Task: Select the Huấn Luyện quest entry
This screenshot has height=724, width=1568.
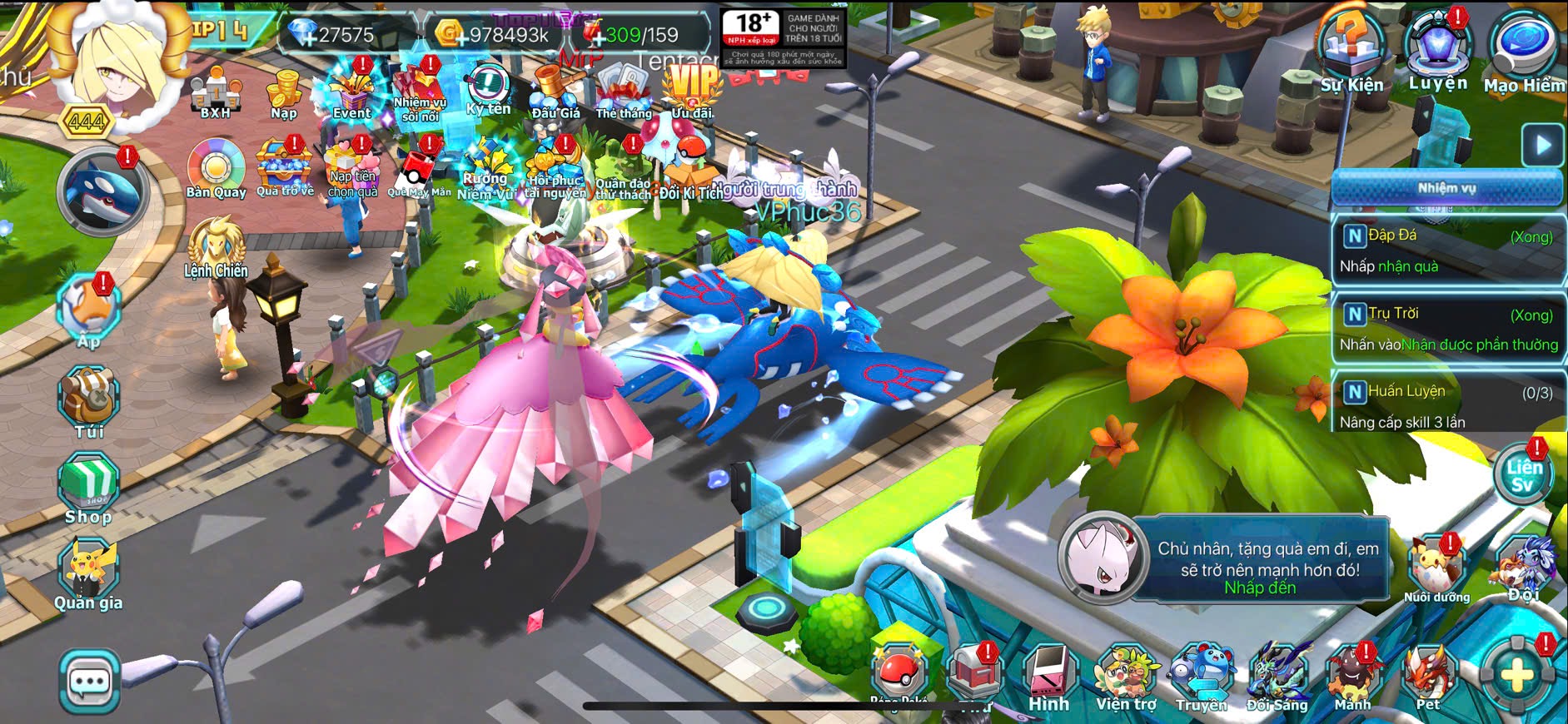Action: (x=1447, y=405)
